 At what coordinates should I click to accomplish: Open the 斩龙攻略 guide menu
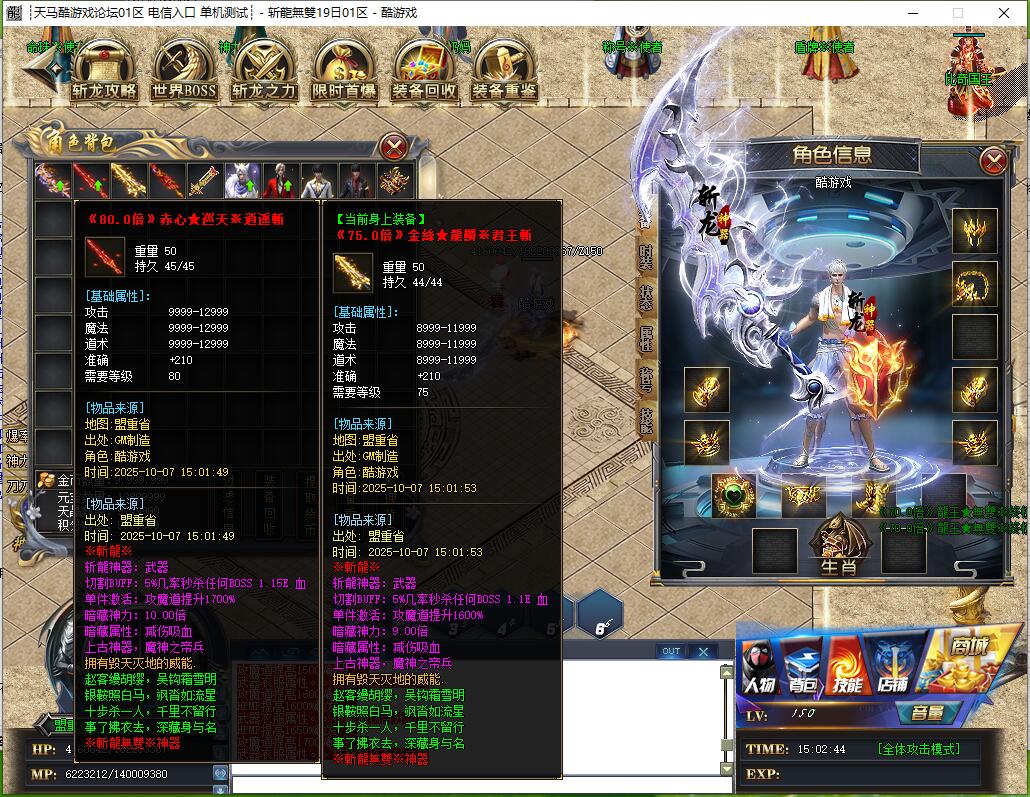point(104,72)
